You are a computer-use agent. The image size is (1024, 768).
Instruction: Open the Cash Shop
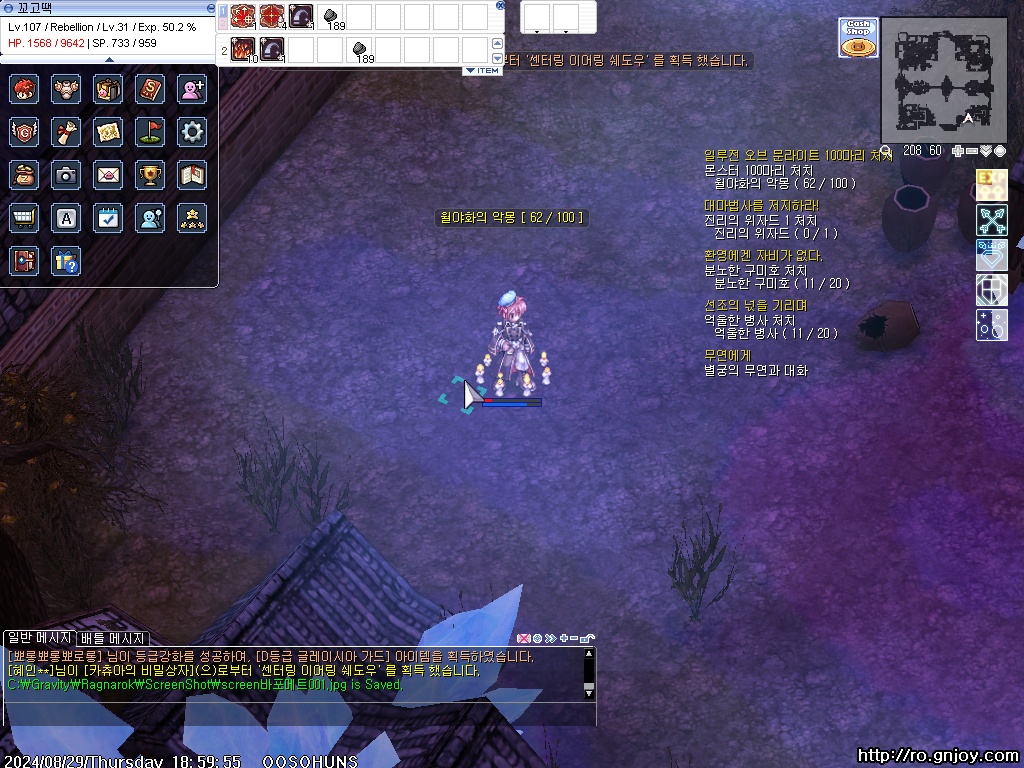click(x=857, y=38)
